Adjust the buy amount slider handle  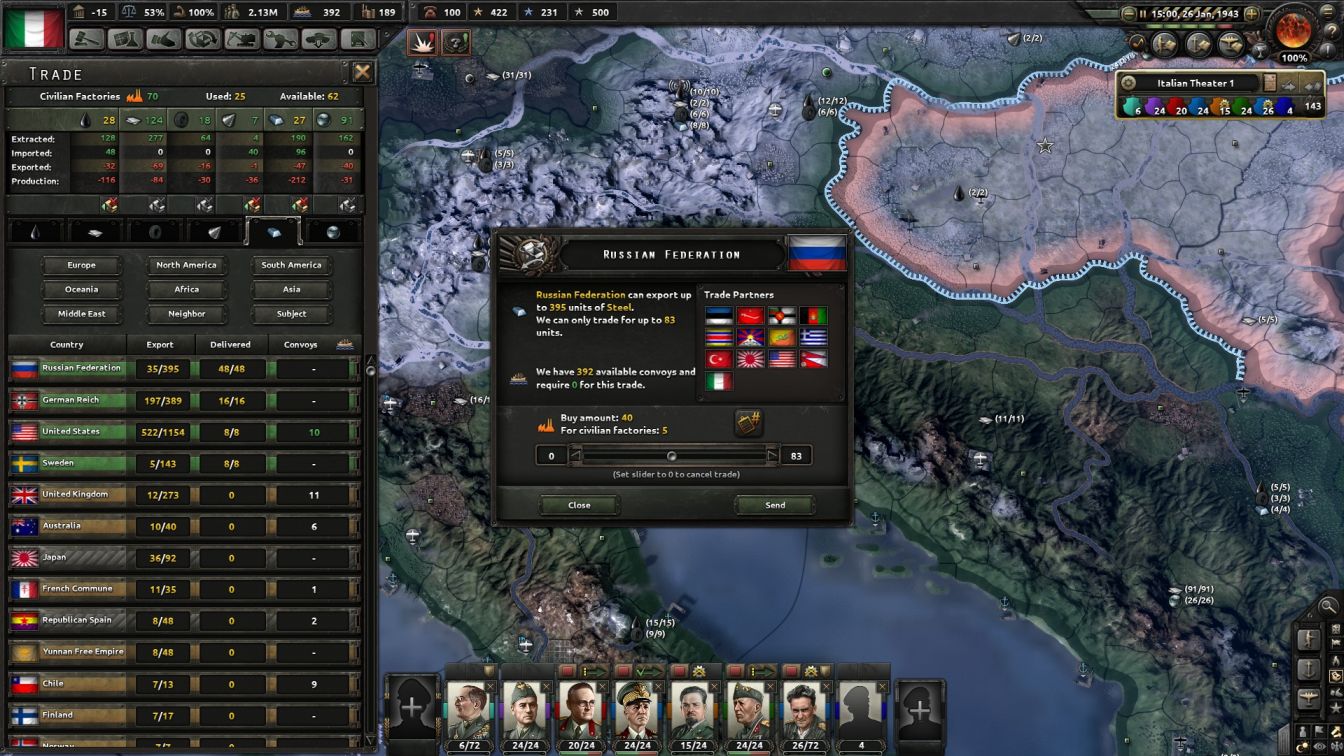click(672, 455)
